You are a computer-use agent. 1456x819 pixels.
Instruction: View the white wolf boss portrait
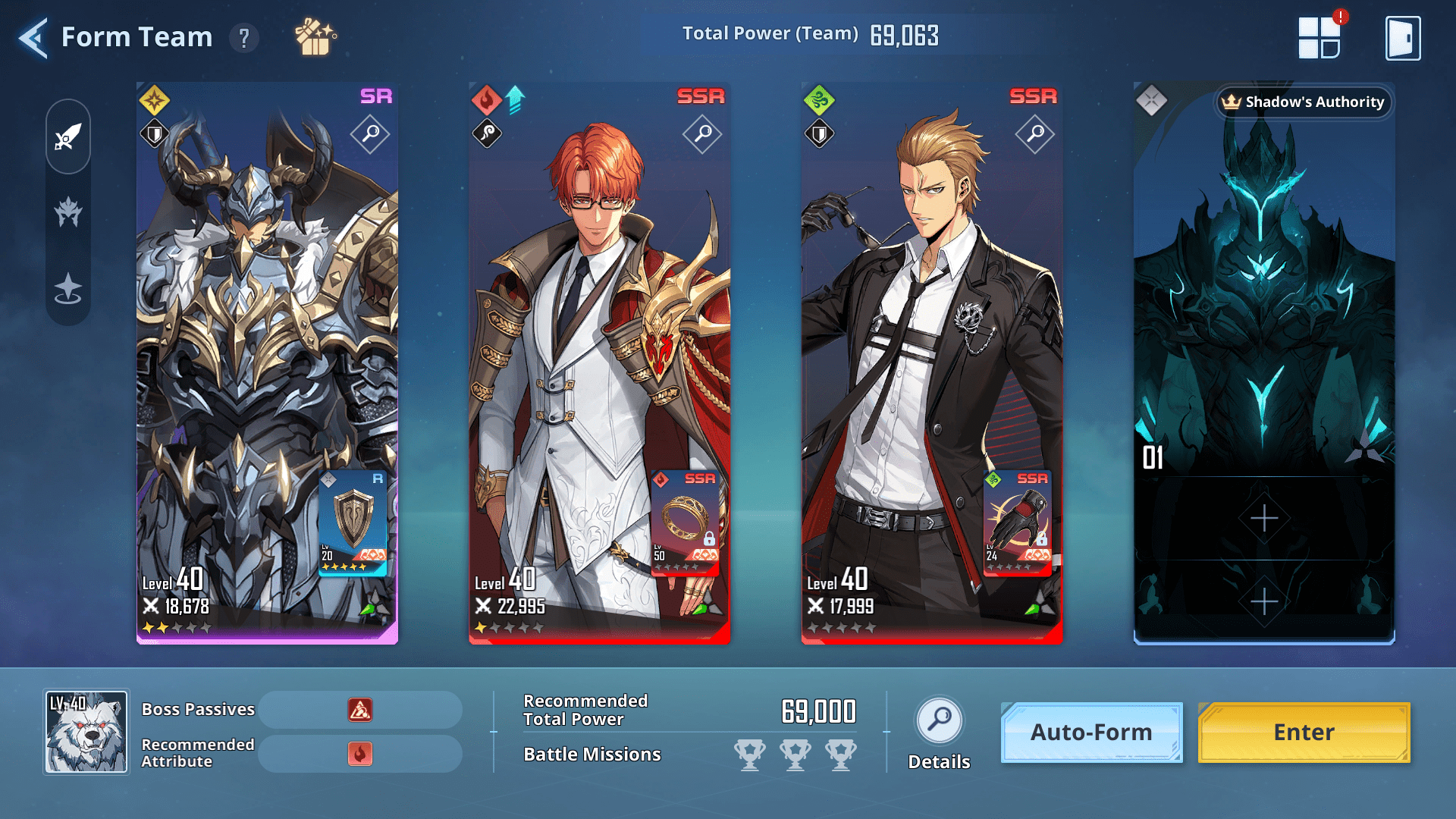pos(86,732)
